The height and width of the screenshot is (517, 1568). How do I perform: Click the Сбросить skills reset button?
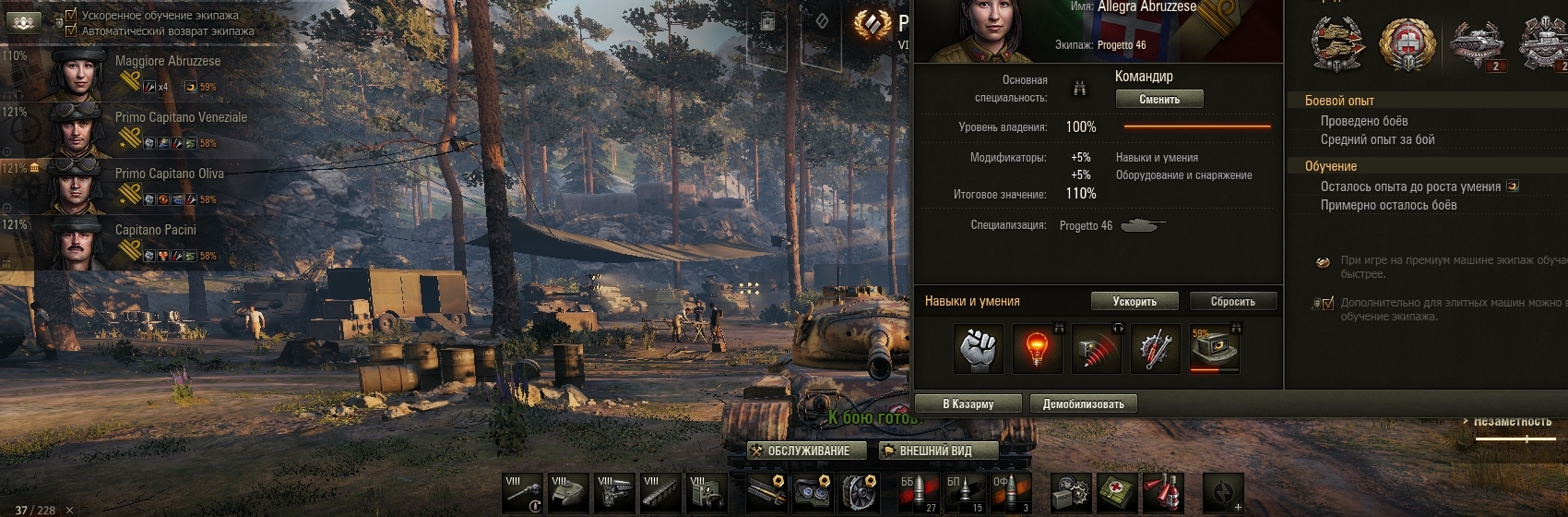point(1232,301)
